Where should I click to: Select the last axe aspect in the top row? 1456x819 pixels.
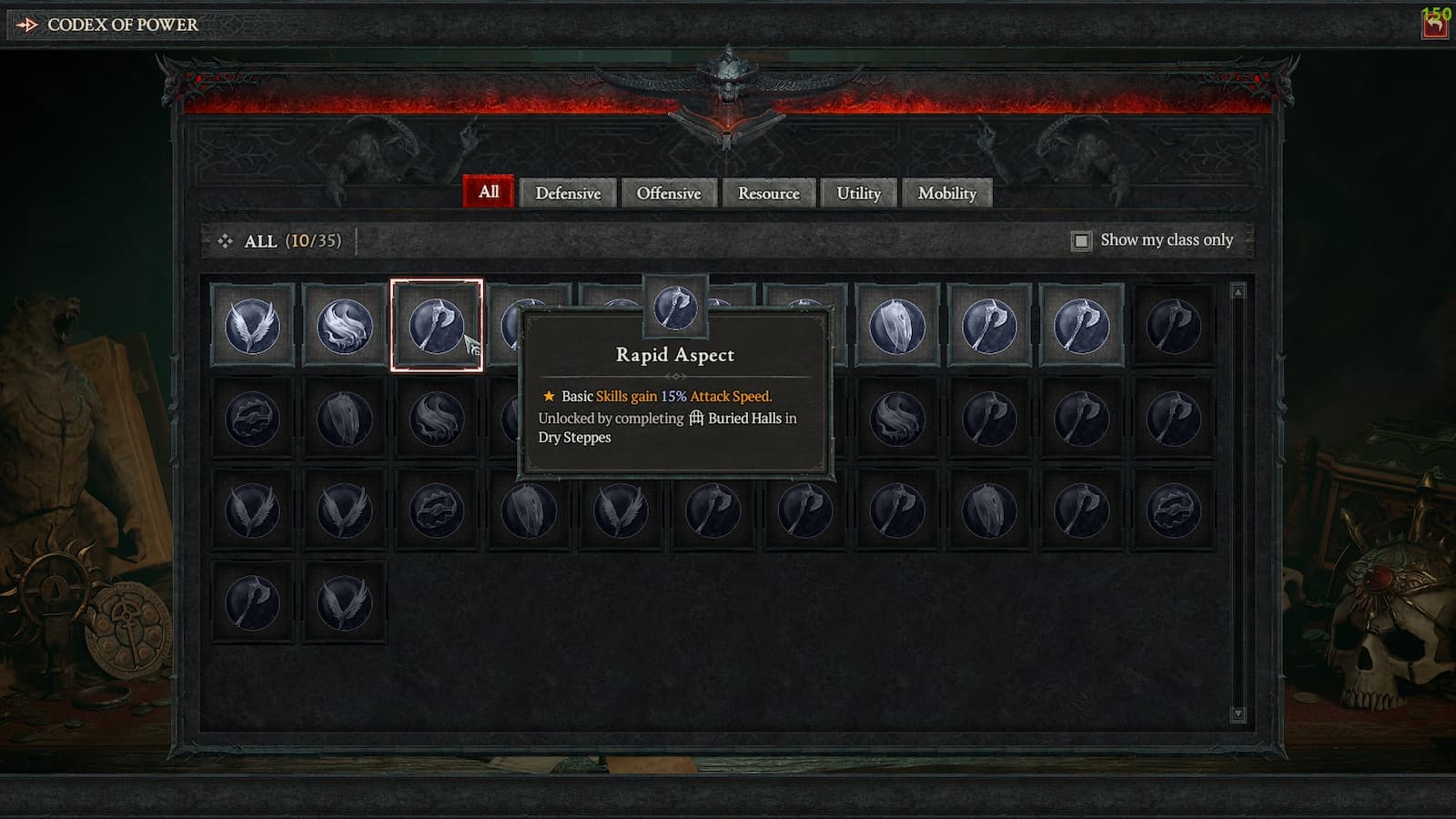[1174, 326]
